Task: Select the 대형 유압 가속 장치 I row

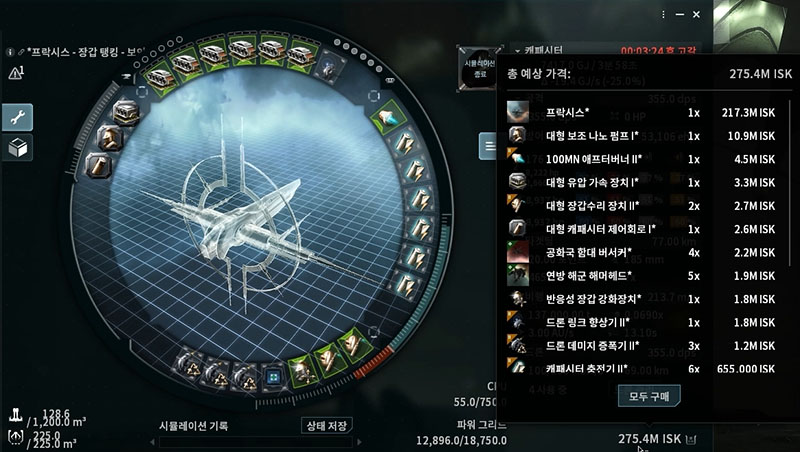Action: coord(640,181)
